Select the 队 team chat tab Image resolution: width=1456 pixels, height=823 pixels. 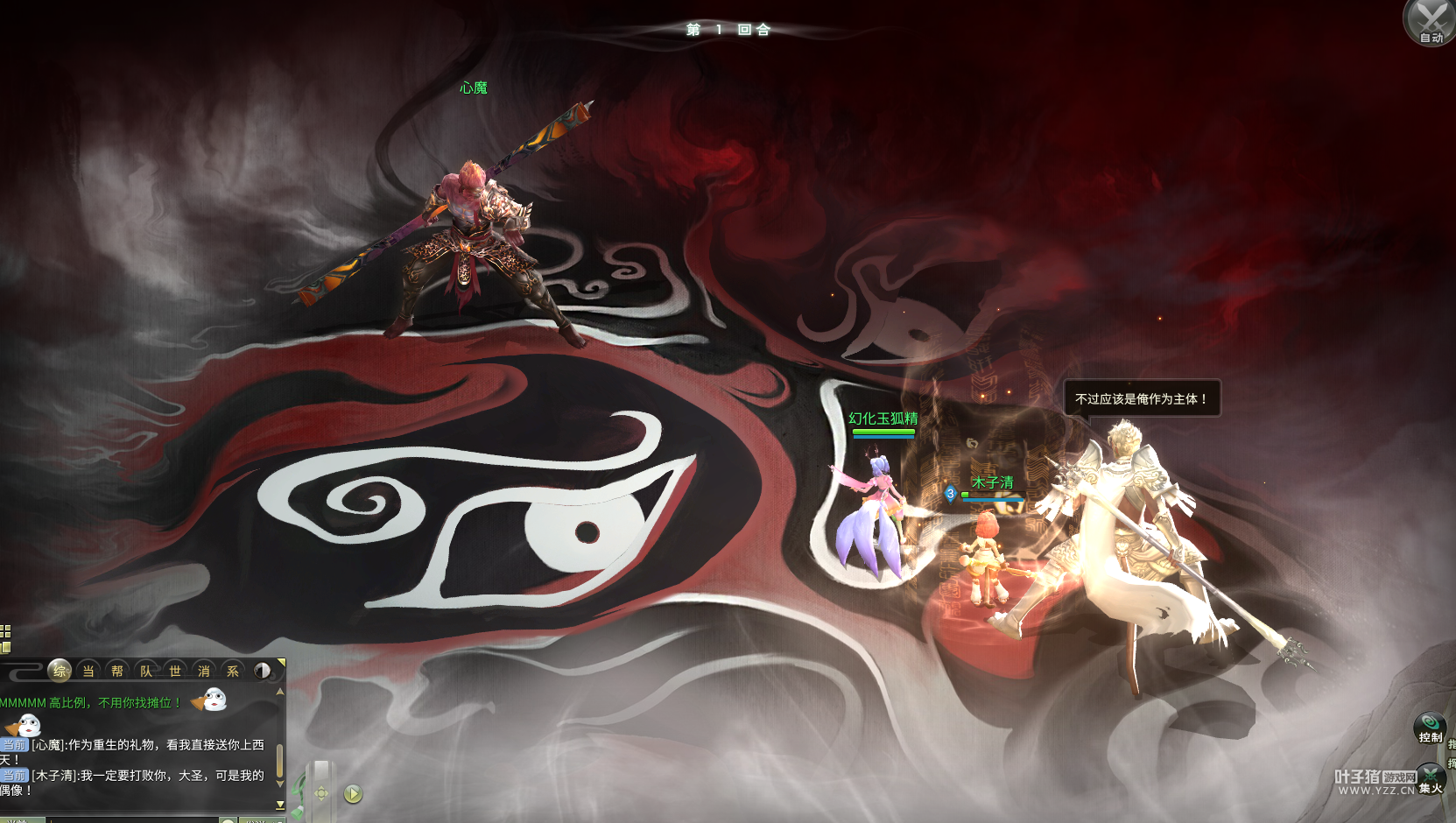[x=146, y=671]
